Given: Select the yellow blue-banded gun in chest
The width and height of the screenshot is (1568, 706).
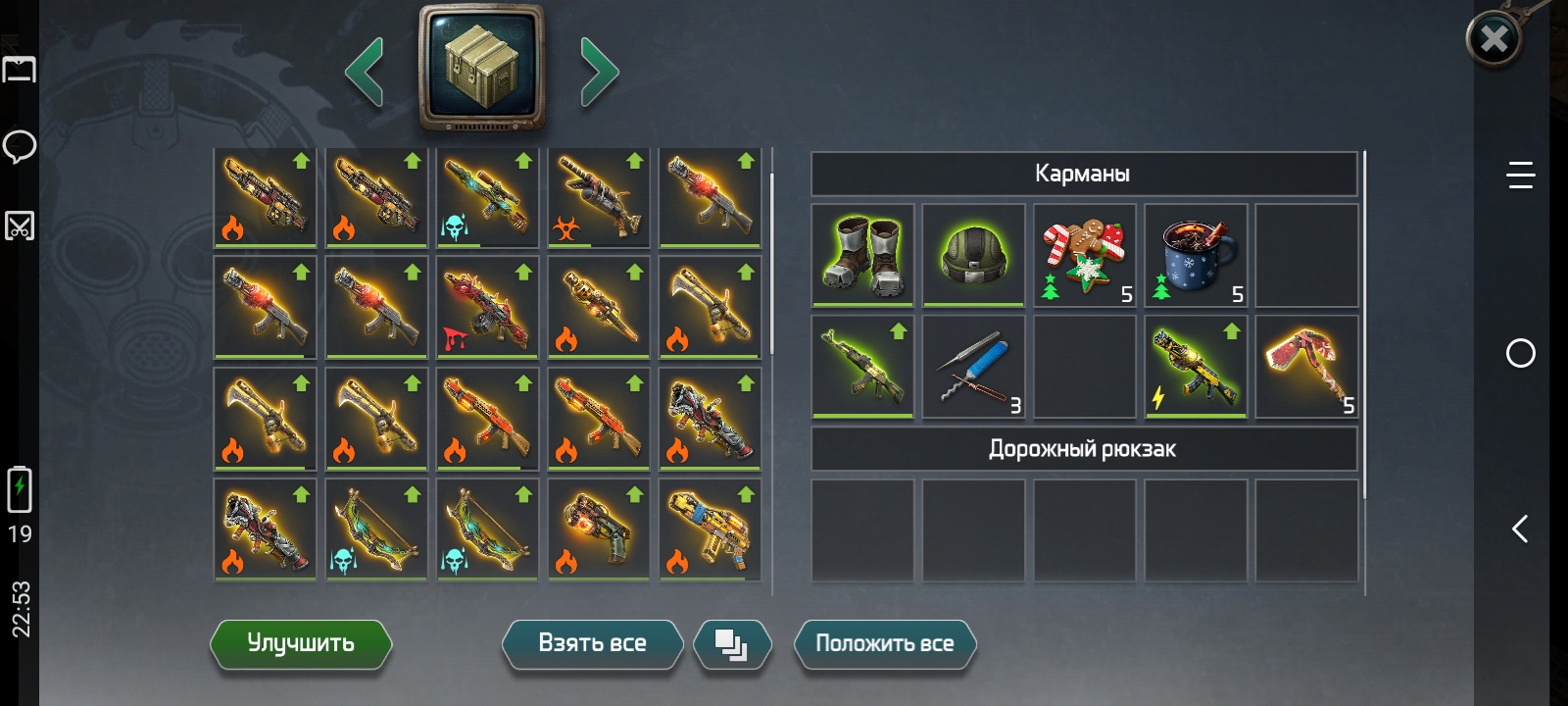Looking at the screenshot, I should [710, 530].
